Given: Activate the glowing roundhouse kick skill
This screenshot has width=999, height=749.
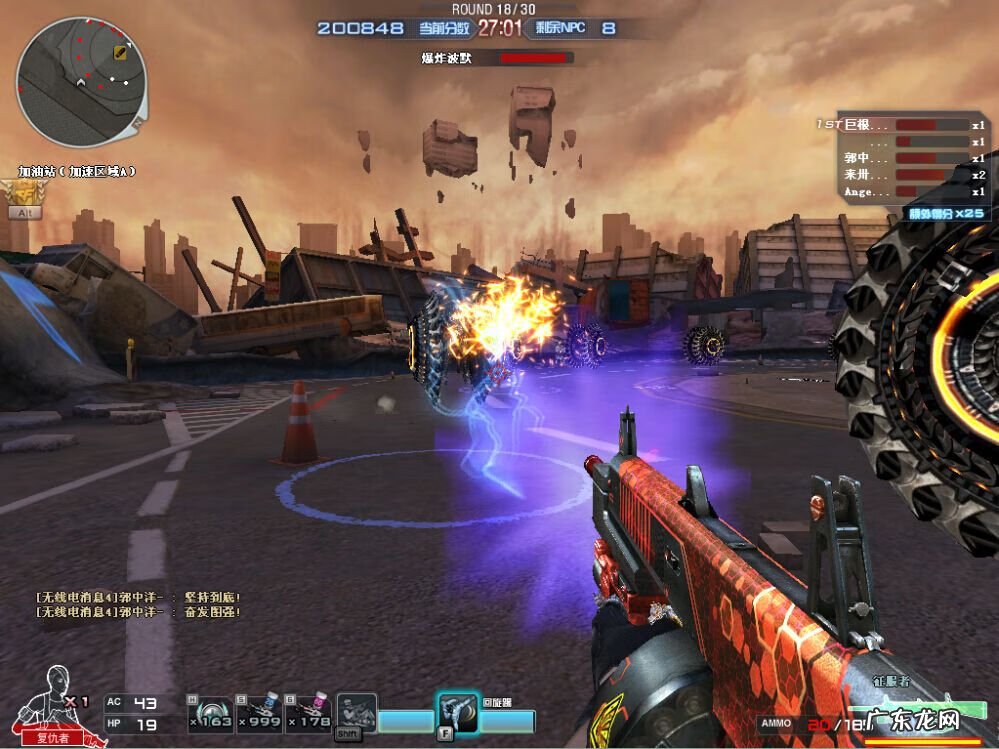Looking at the screenshot, I should tap(455, 714).
